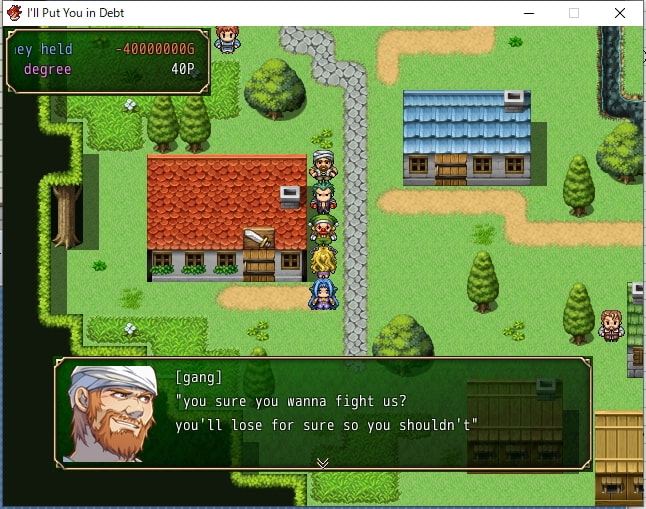Viewport: 646px width, 509px height.
Task: Close the game window
Action: [621, 13]
